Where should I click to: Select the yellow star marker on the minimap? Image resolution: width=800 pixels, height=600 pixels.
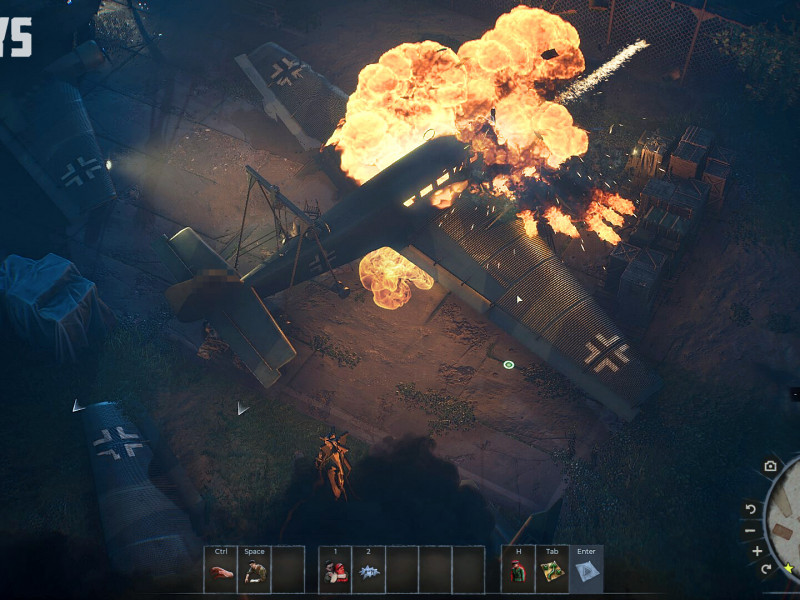coord(789,568)
